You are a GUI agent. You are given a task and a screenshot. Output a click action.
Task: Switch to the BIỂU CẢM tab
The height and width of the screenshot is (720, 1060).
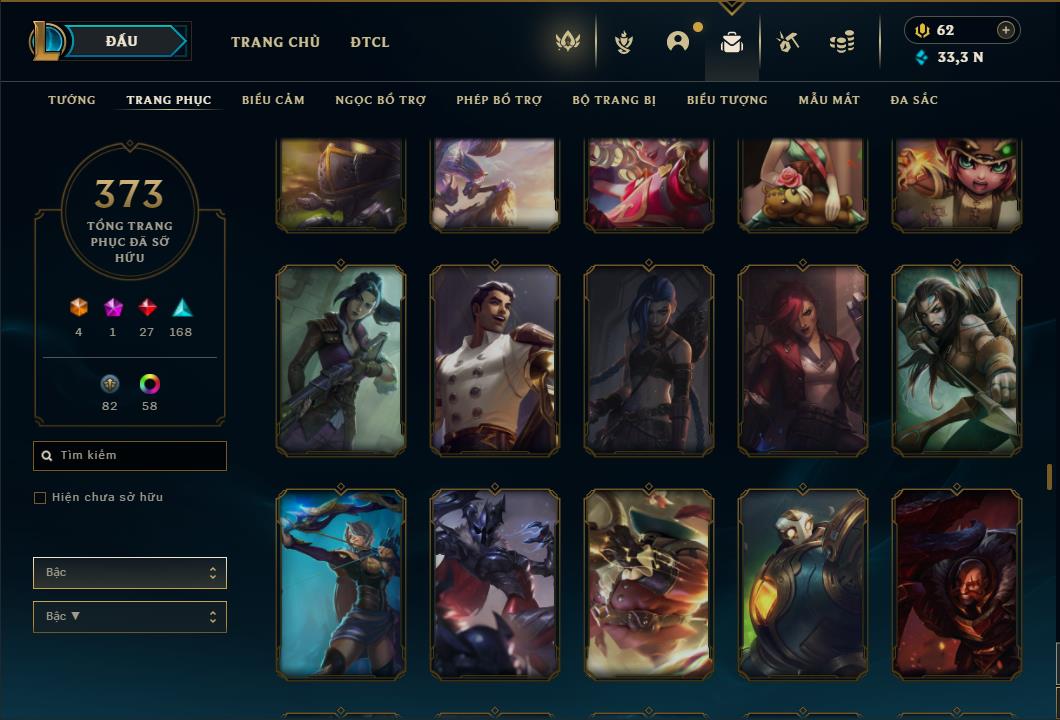click(x=273, y=100)
